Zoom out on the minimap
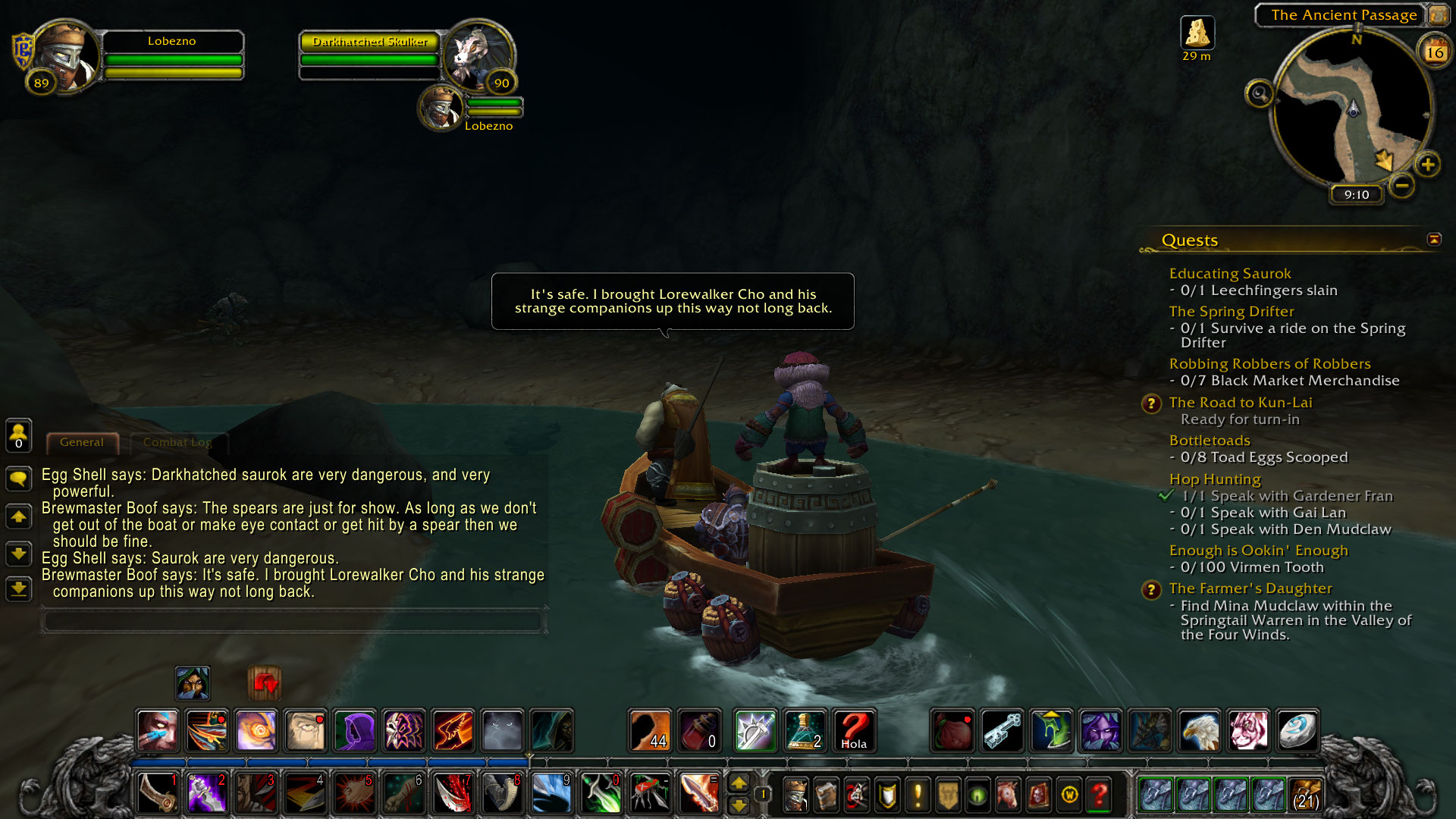This screenshot has width=1456, height=819. [1401, 184]
